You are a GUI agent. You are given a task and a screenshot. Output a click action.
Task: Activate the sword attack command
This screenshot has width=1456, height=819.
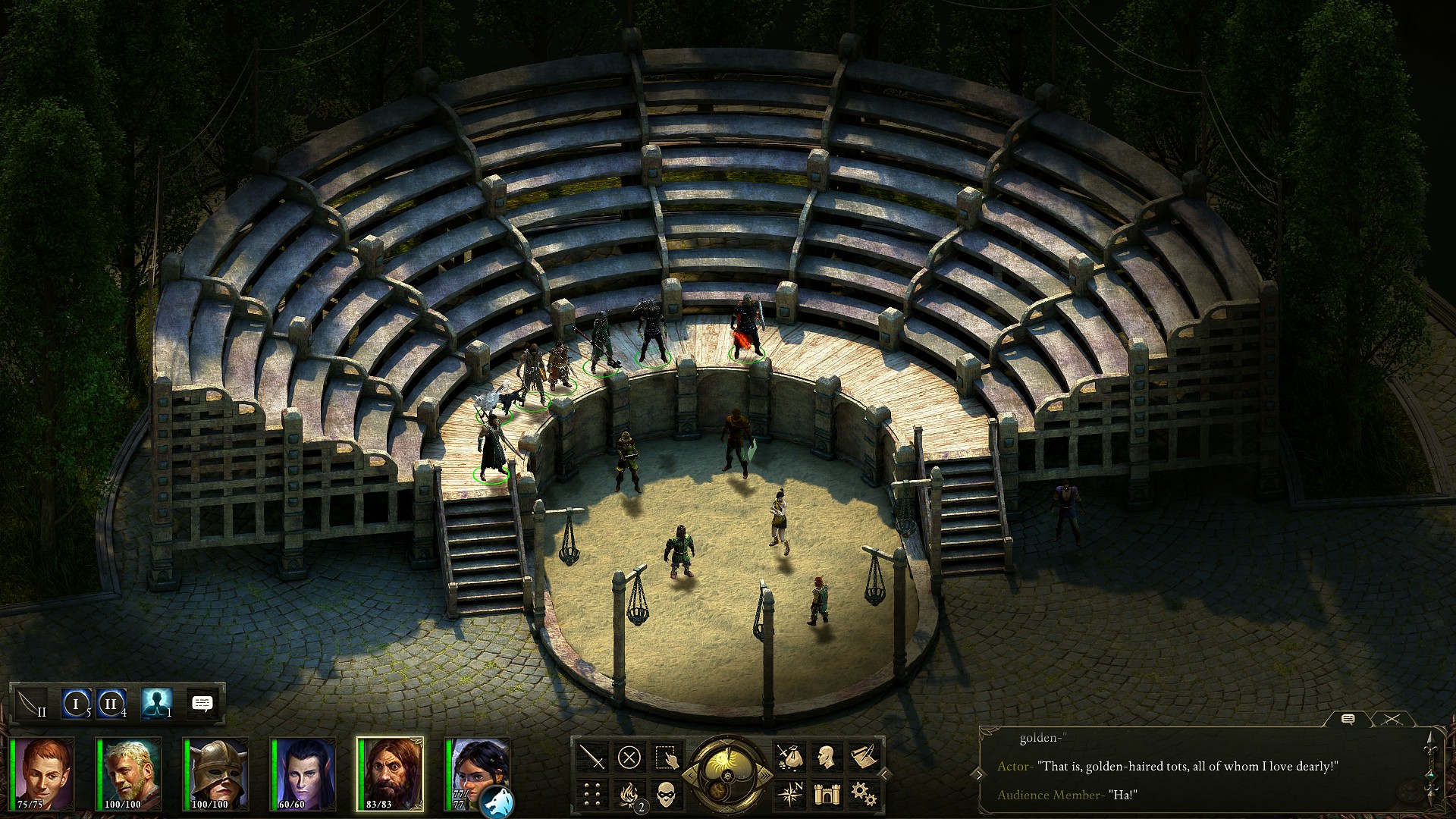tap(592, 757)
